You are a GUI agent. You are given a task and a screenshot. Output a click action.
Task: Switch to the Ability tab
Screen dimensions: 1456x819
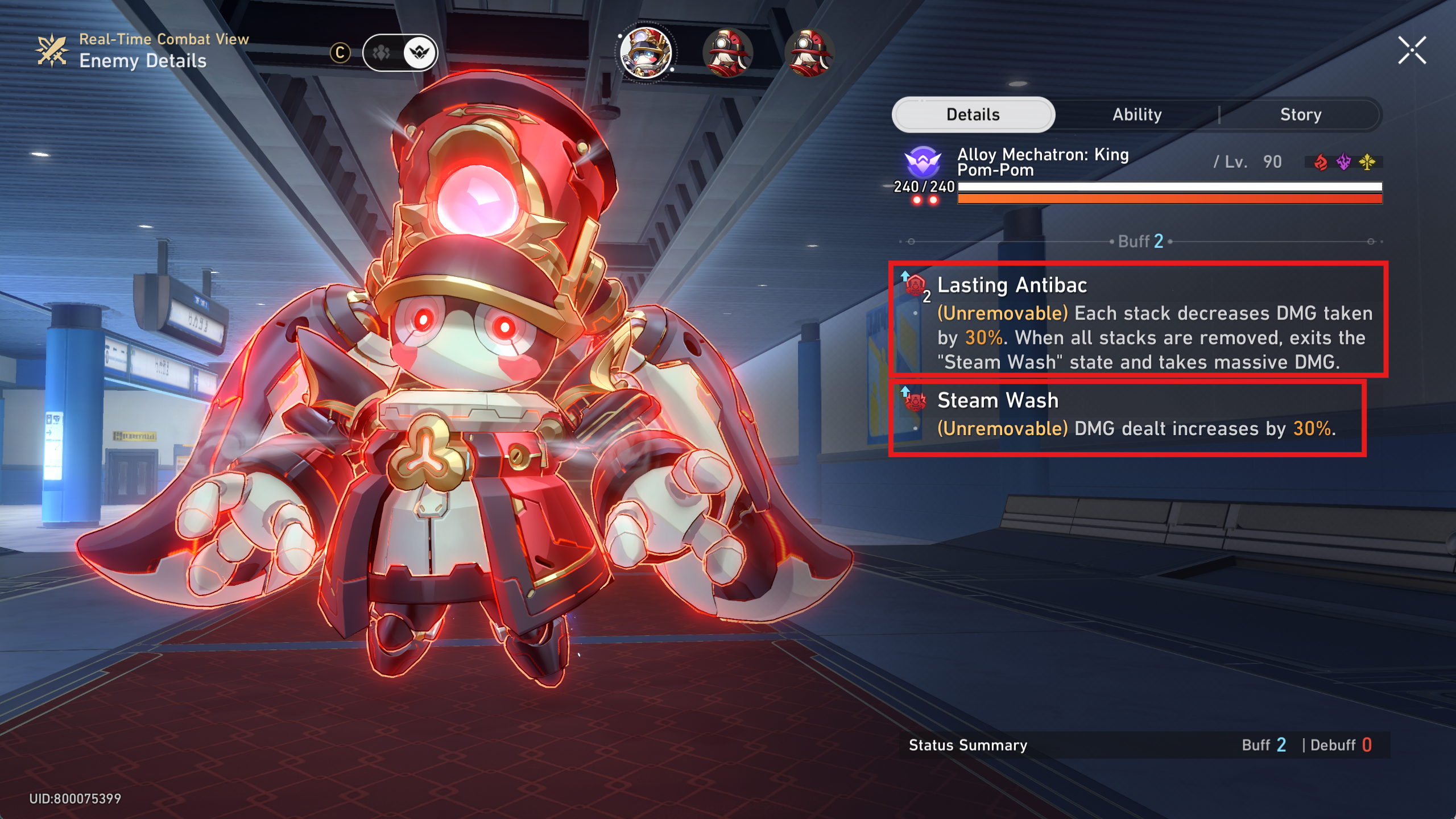pos(1137,115)
